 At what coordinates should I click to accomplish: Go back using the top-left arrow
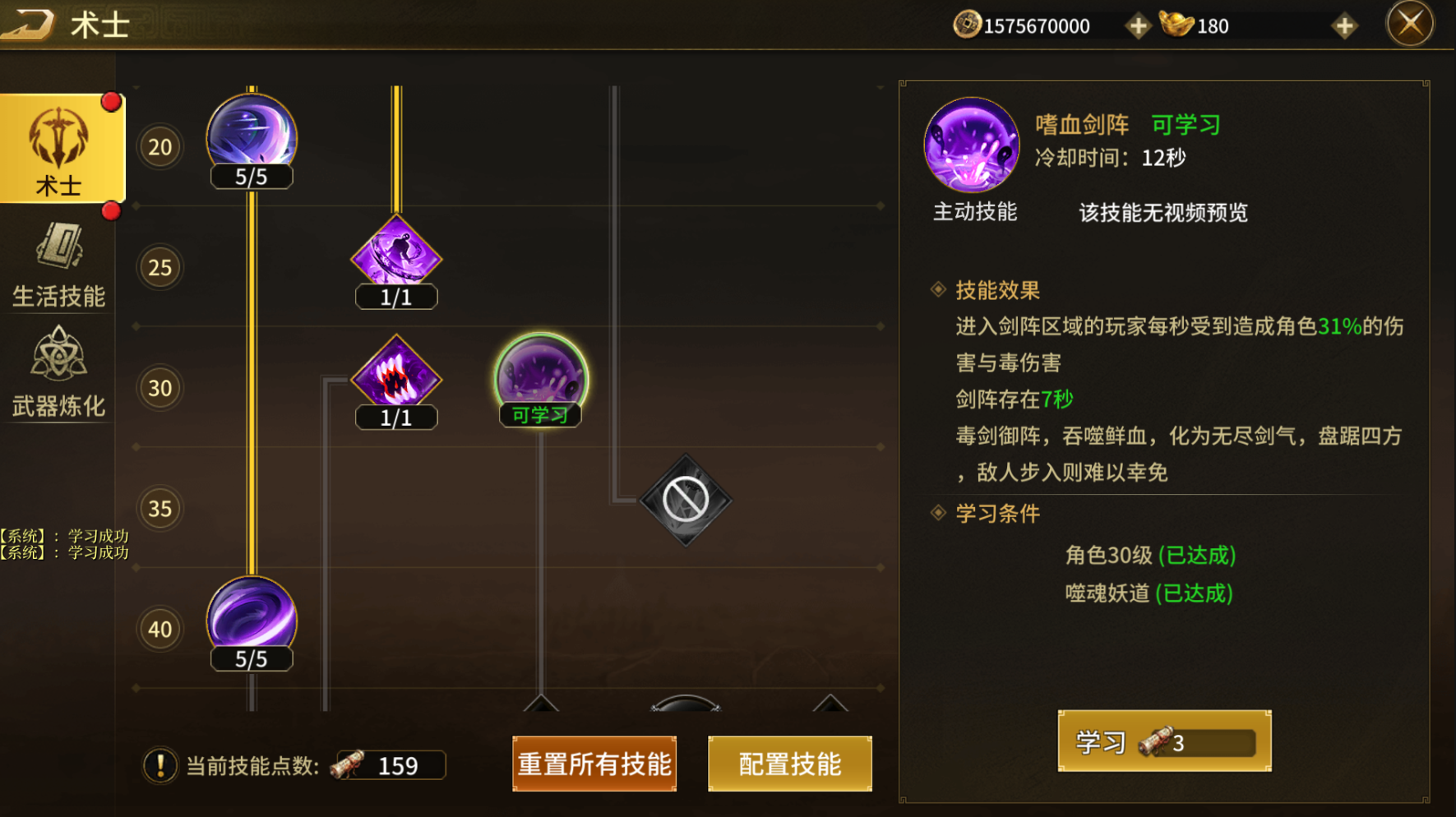point(28,24)
